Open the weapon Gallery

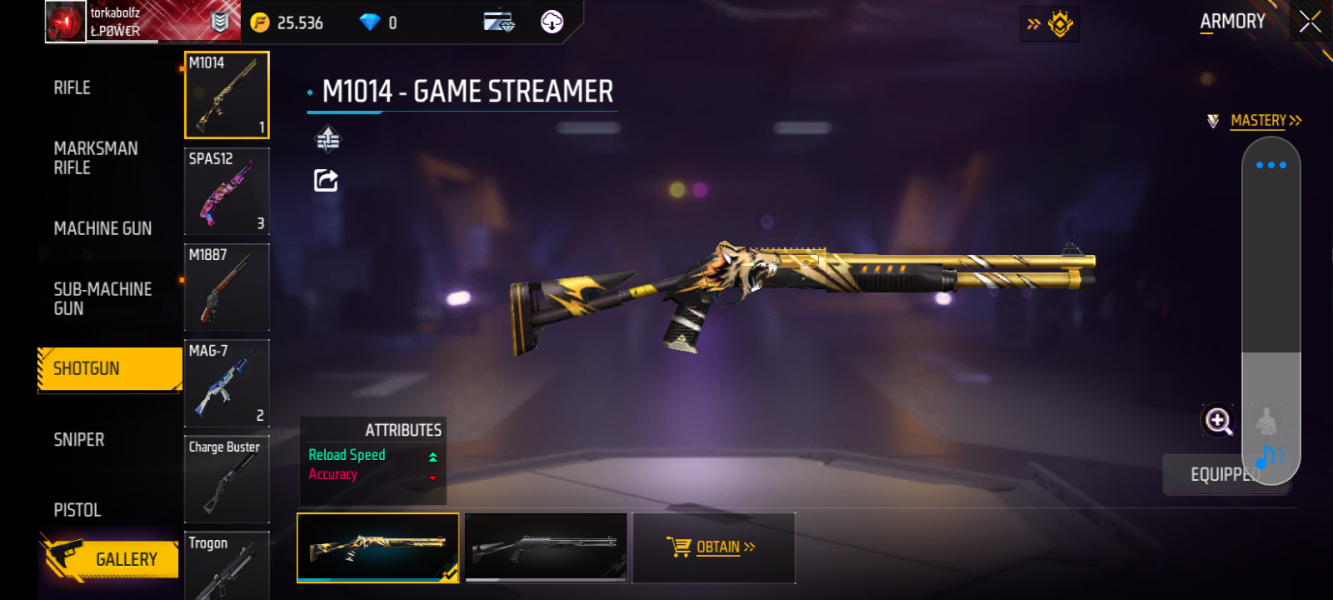coord(125,560)
